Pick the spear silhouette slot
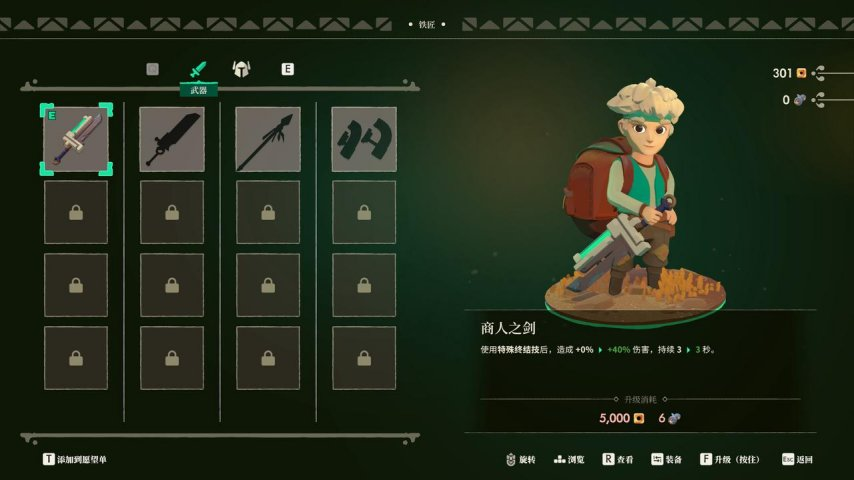The width and height of the screenshot is (854, 480). (268, 139)
